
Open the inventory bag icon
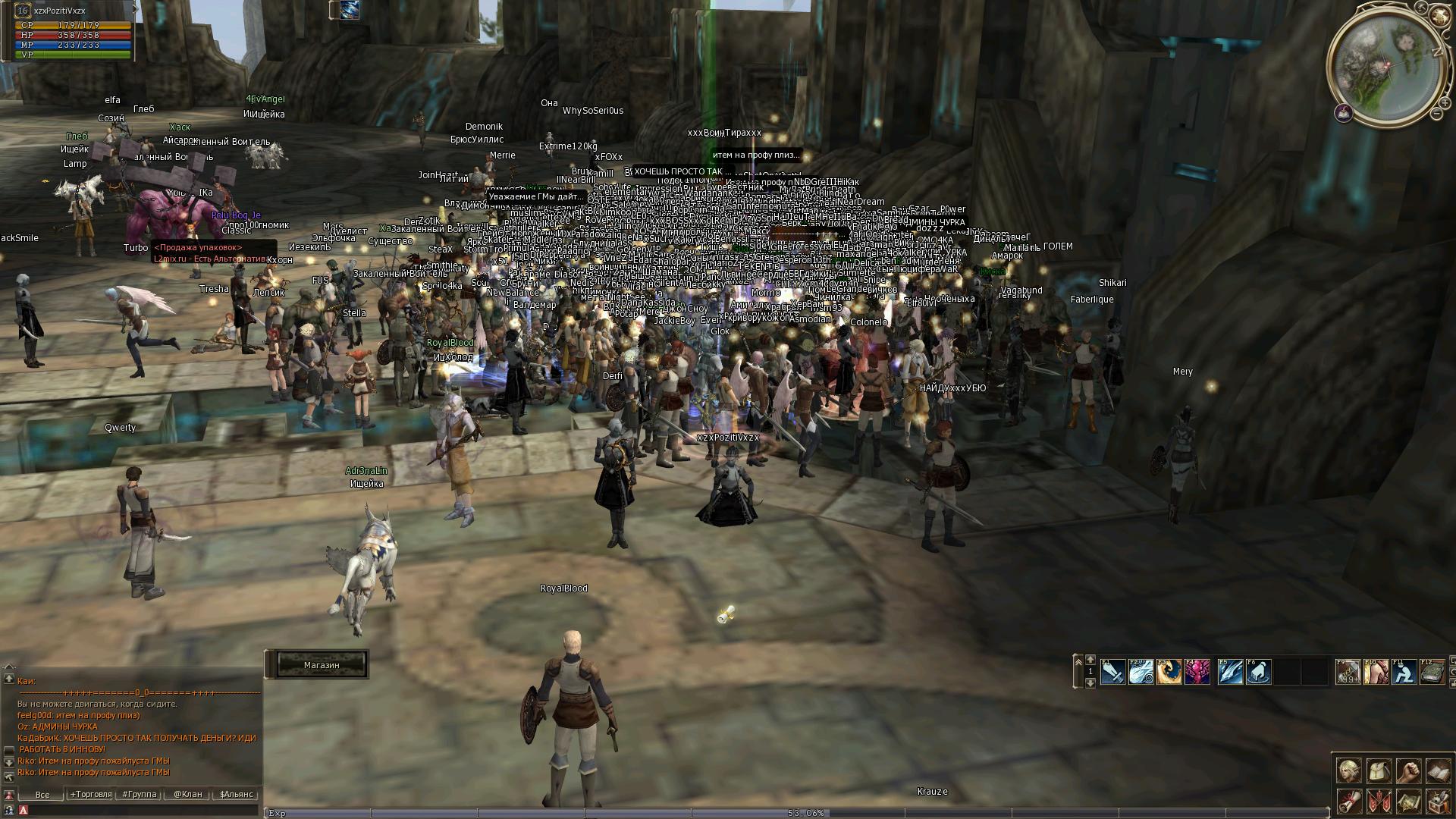[1378, 770]
